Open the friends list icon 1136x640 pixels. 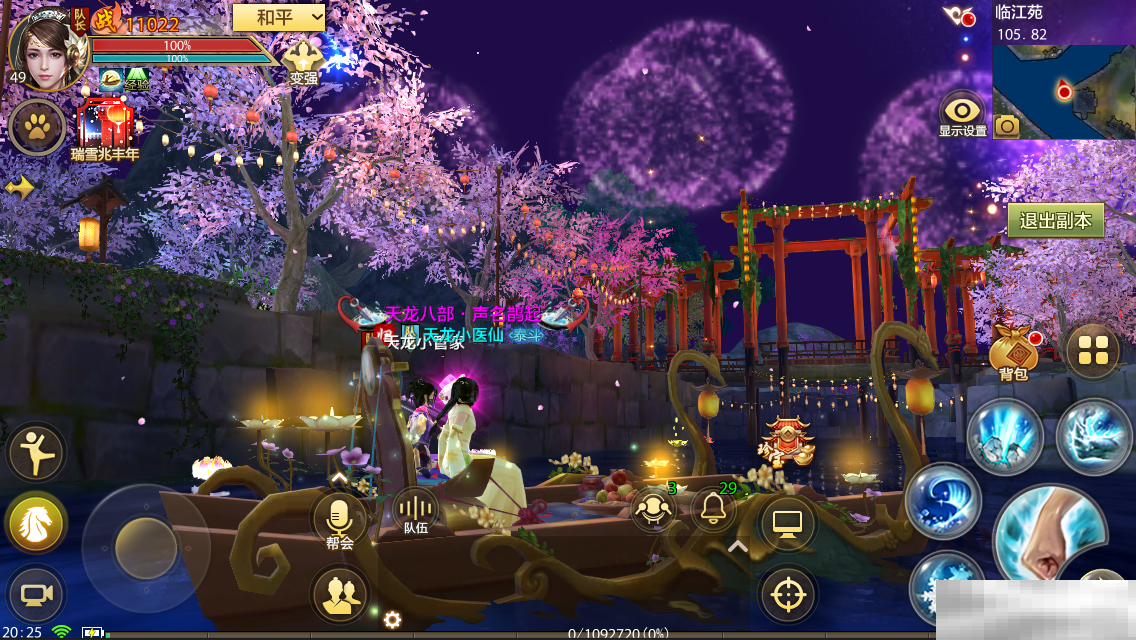340,592
